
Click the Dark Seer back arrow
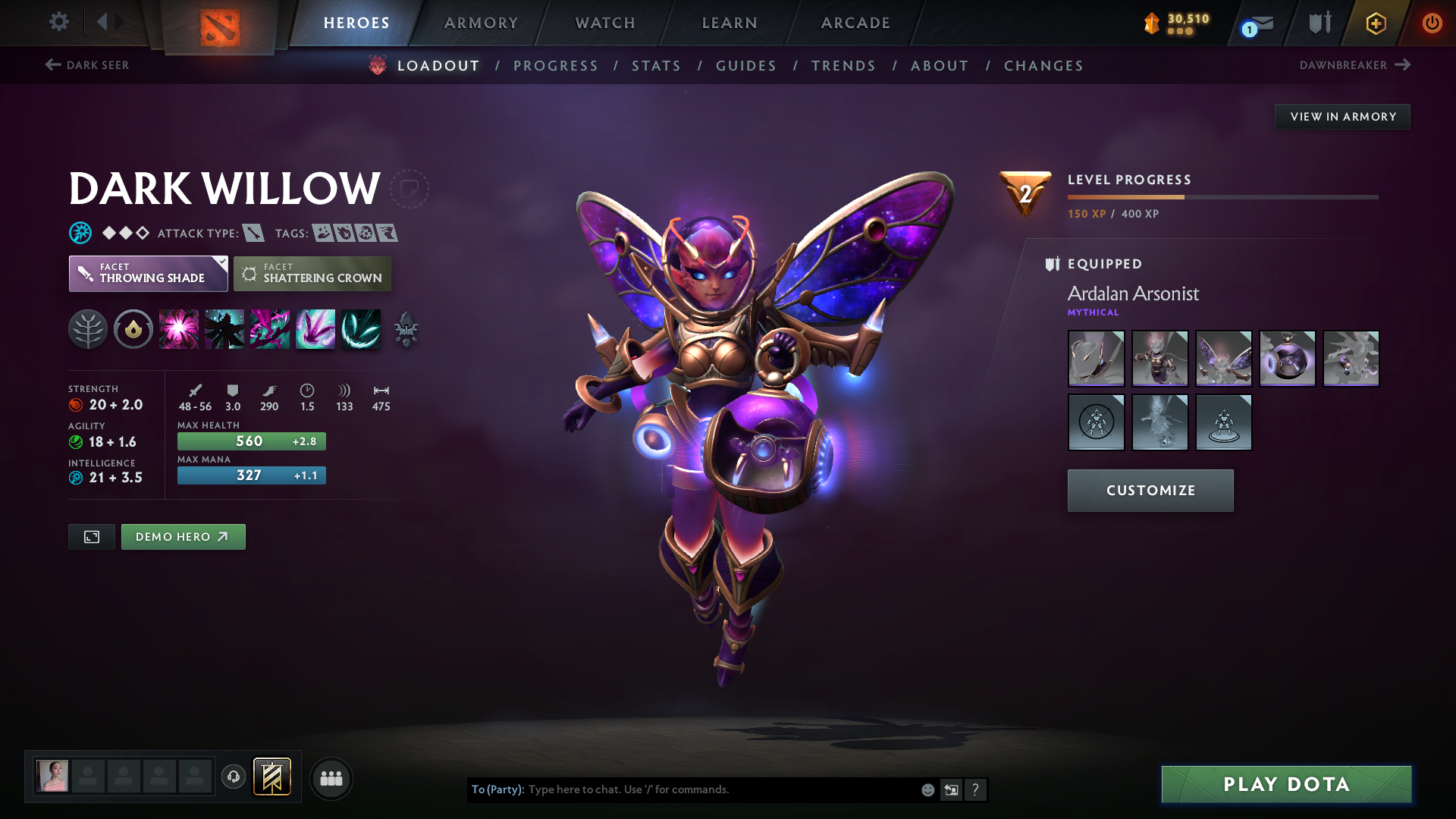tap(52, 65)
